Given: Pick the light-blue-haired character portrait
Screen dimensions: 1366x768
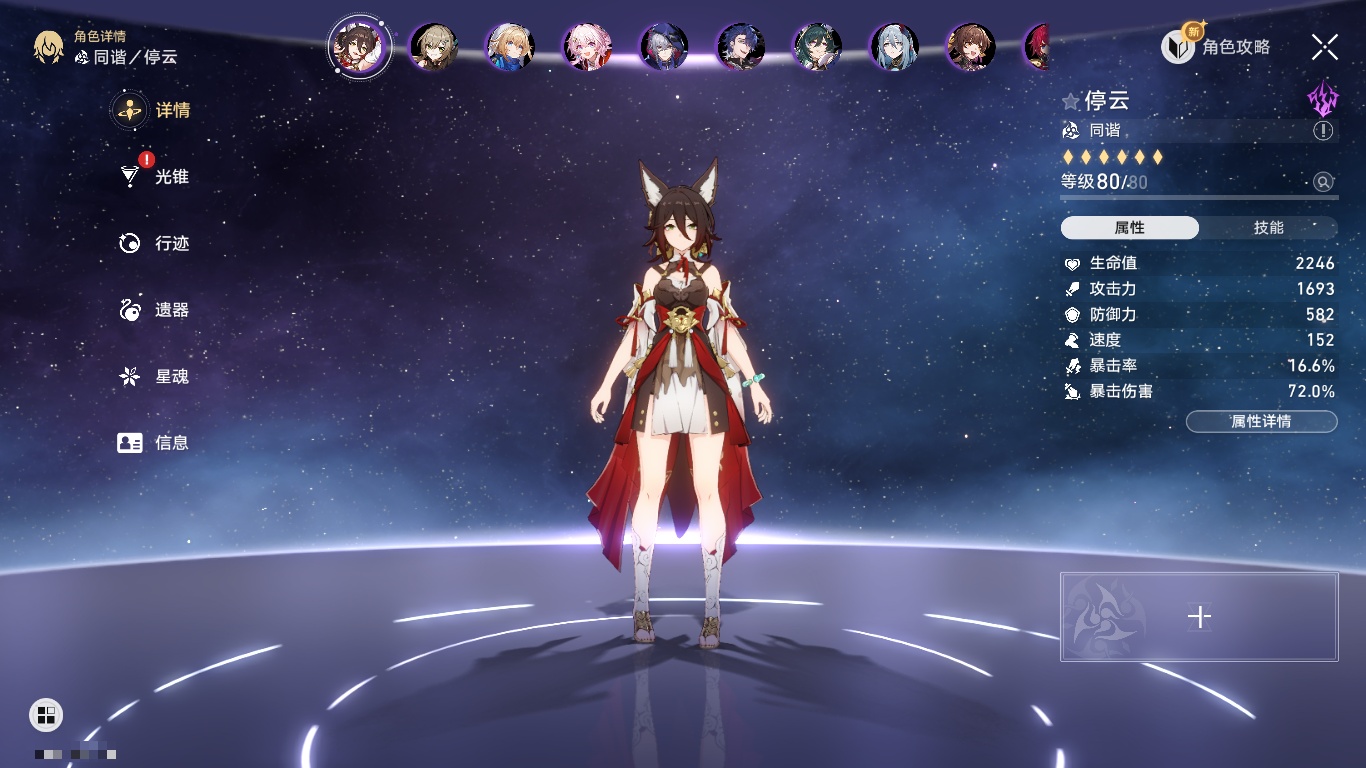Looking at the screenshot, I should click(894, 47).
